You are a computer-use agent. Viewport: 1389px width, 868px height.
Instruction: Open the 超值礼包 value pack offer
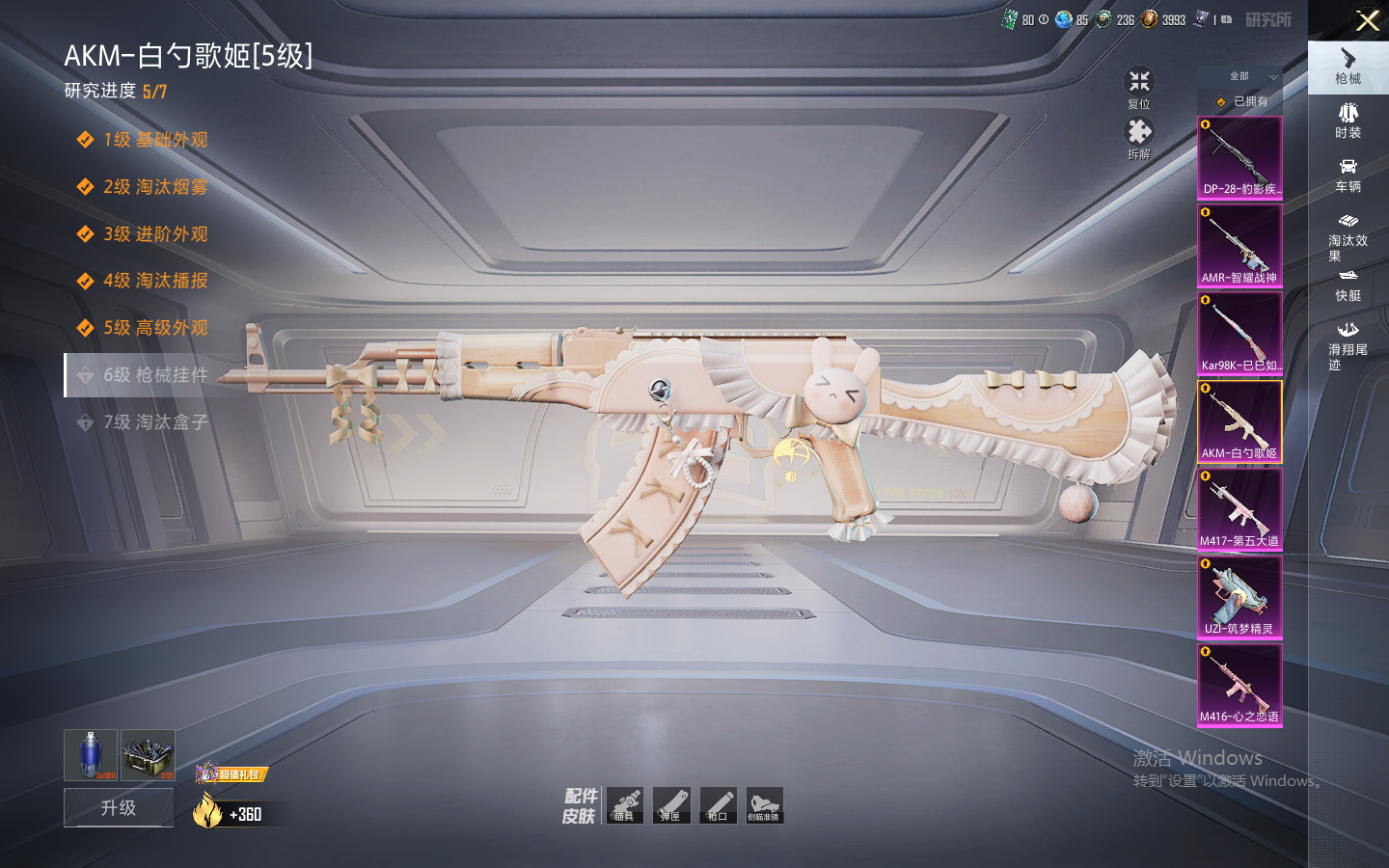click(231, 773)
